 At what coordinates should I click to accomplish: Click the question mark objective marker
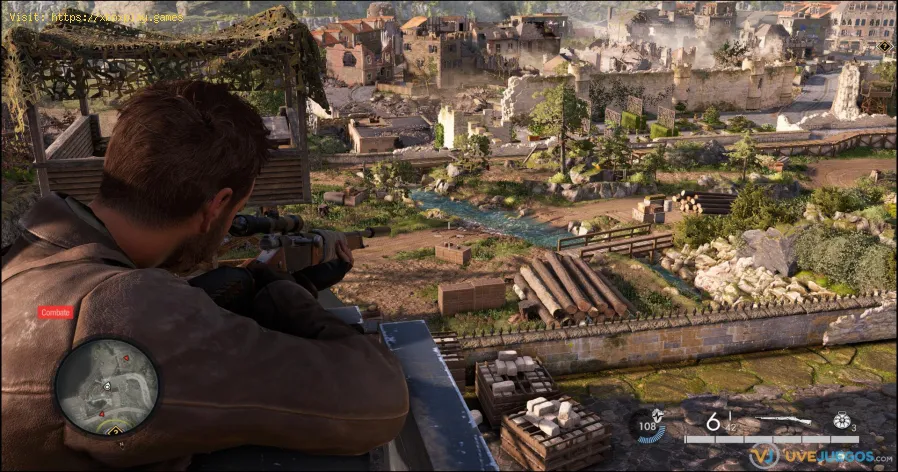(884, 46)
